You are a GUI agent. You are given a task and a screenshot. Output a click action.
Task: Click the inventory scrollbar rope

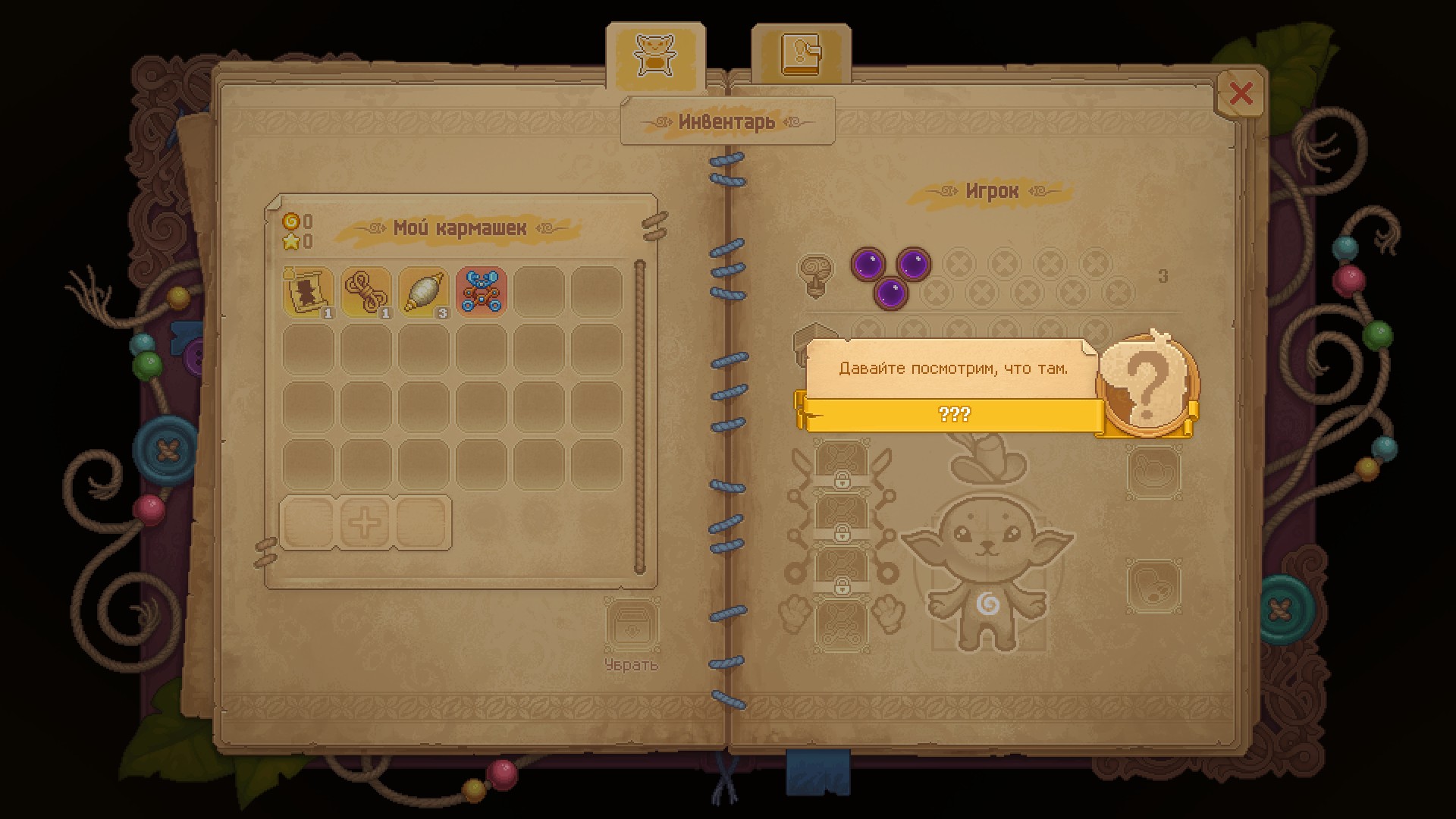(x=639, y=416)
